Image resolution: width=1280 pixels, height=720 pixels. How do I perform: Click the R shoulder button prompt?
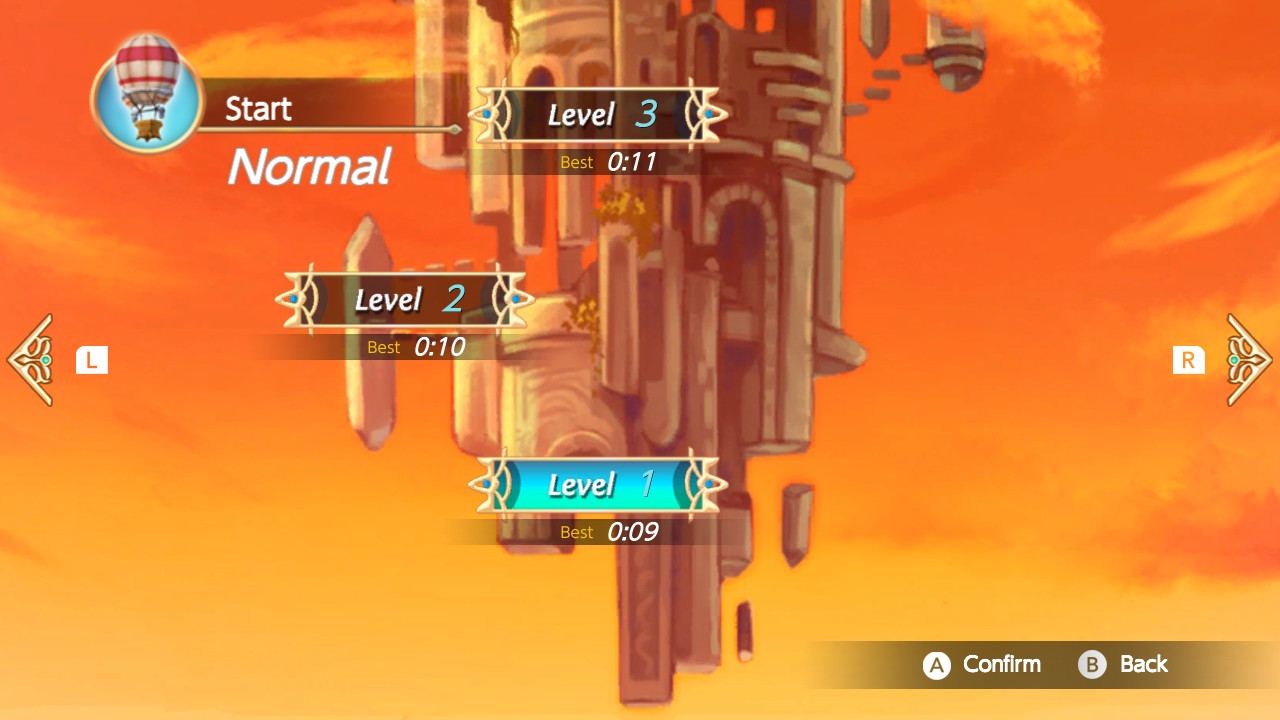[x=1189, y=359]
